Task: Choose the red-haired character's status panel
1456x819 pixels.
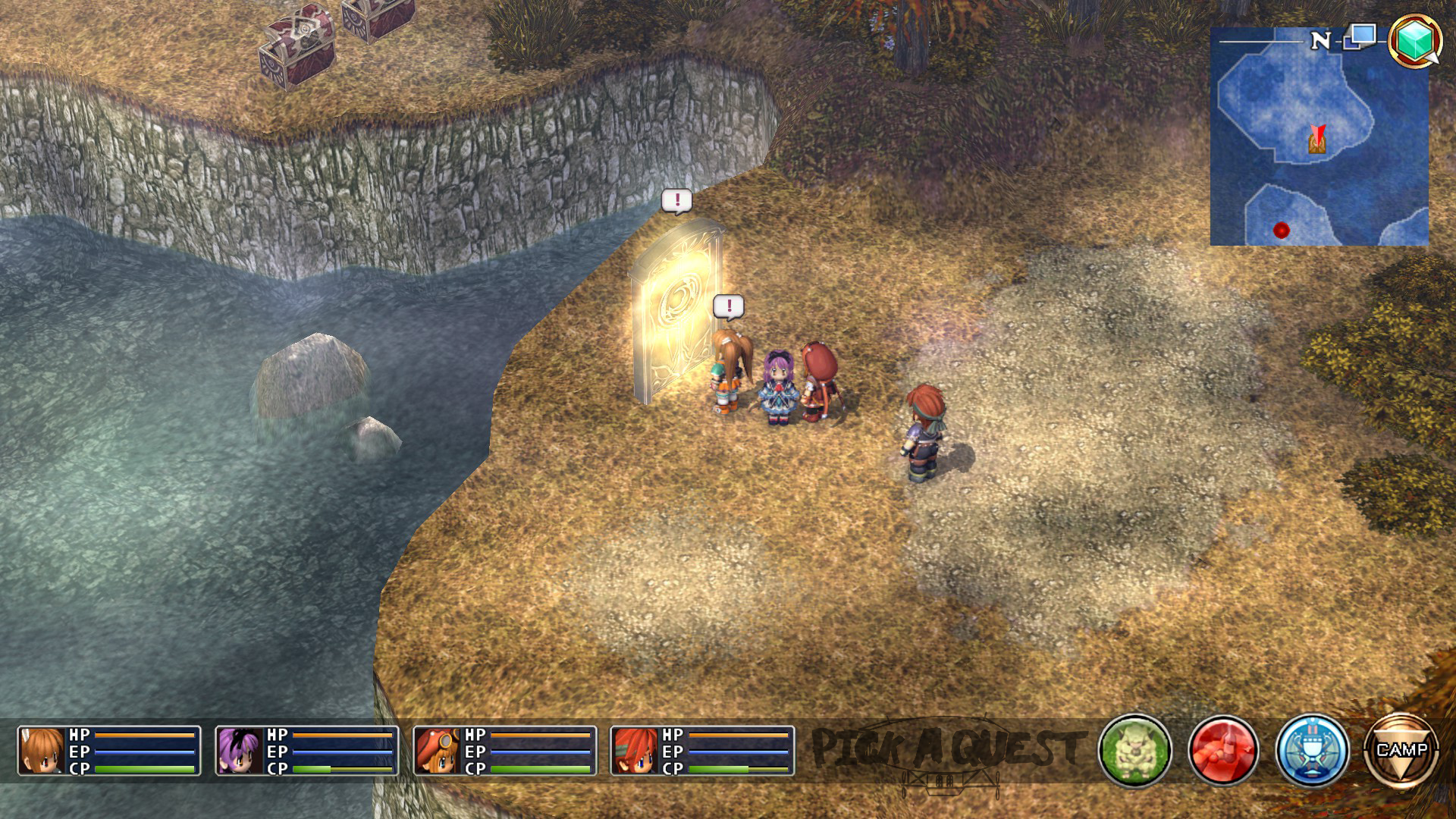Action: point(702,751)
